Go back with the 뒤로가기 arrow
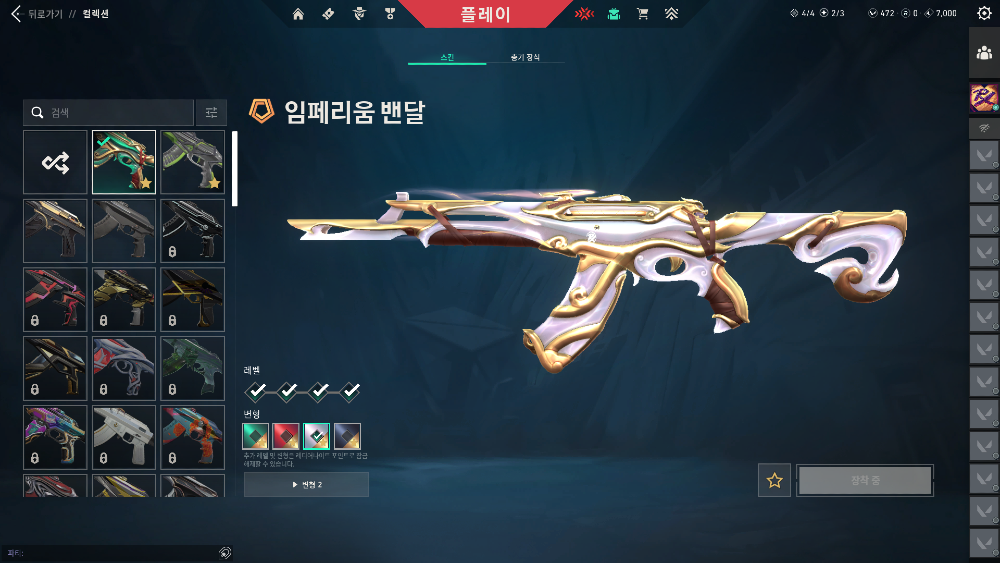The width and height of the screenshot is (1000, 563). [x=16, y=15]
